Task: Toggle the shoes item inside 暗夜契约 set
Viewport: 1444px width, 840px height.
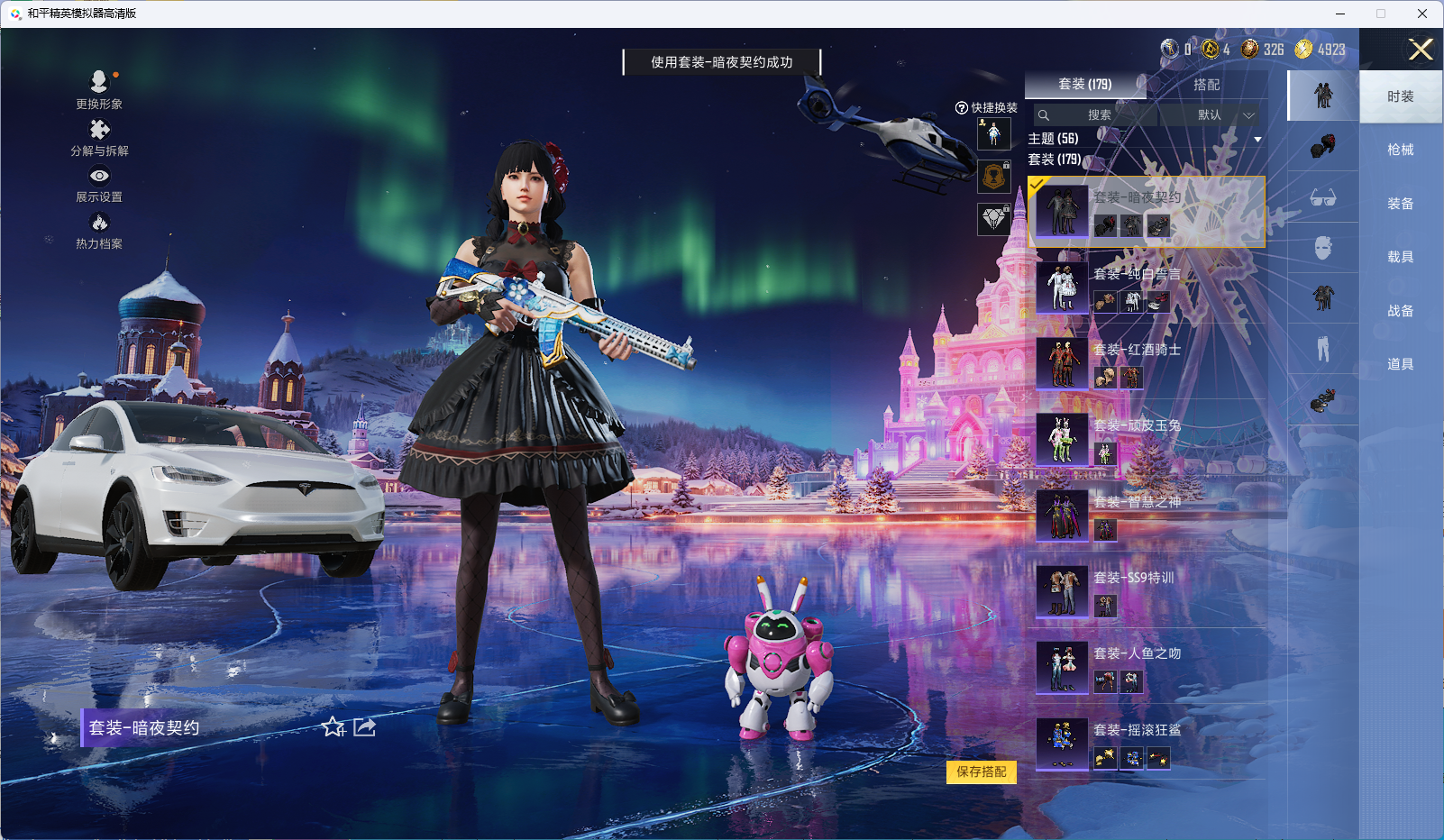Action: tap(1158, 225)
